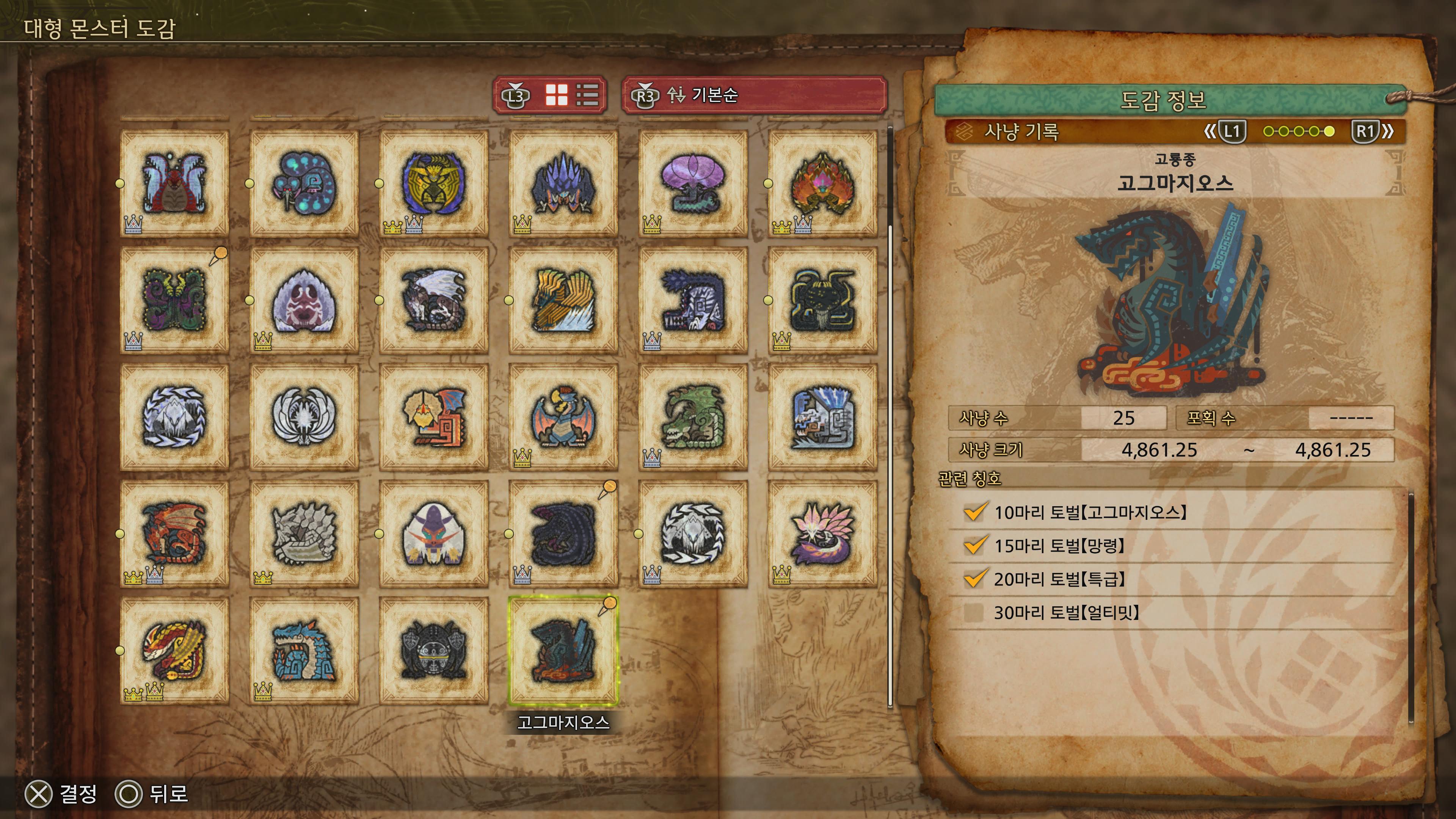
Task: Select the green Rathian monster tile
Action: point(693,417)
